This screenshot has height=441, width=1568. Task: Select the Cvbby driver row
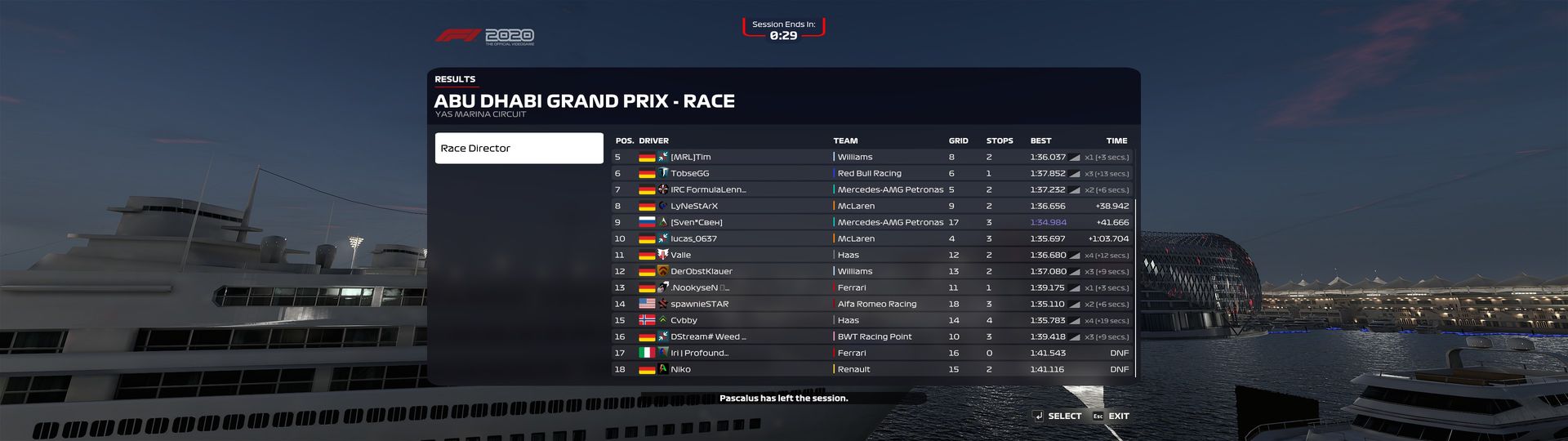click(x=871, y=320)
